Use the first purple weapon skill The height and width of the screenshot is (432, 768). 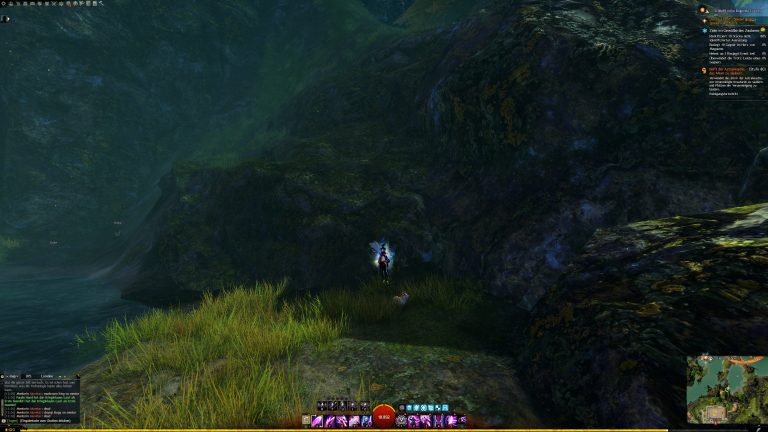[x=318, y=421]
